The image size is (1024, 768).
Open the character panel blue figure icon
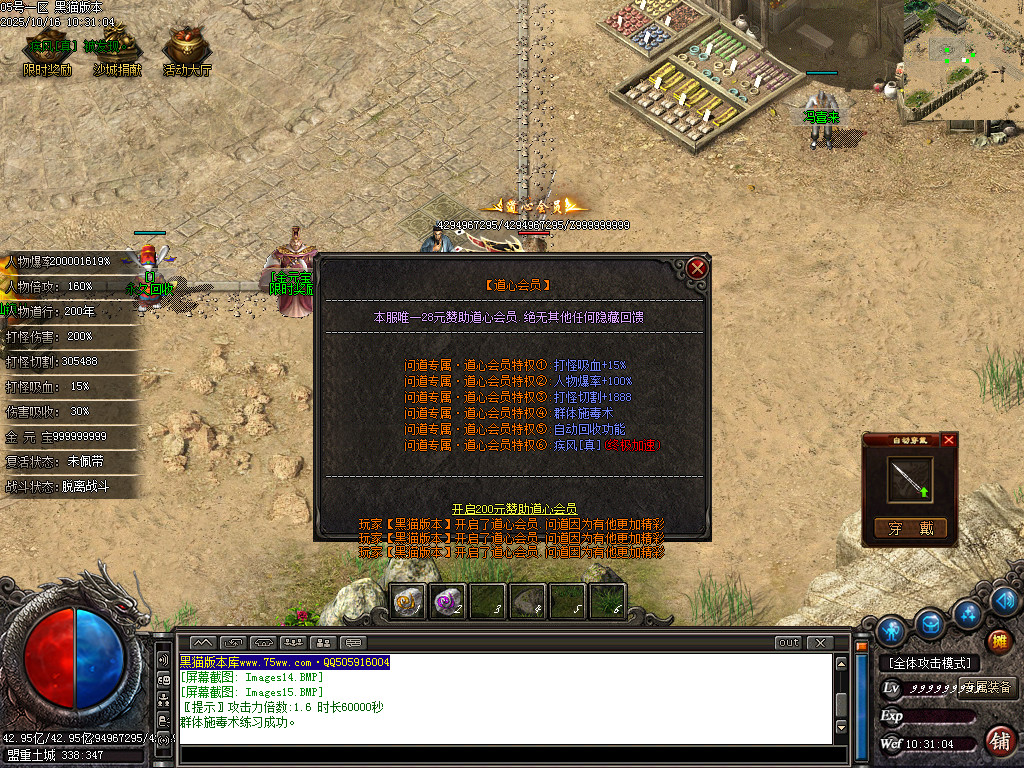[890, 630]
